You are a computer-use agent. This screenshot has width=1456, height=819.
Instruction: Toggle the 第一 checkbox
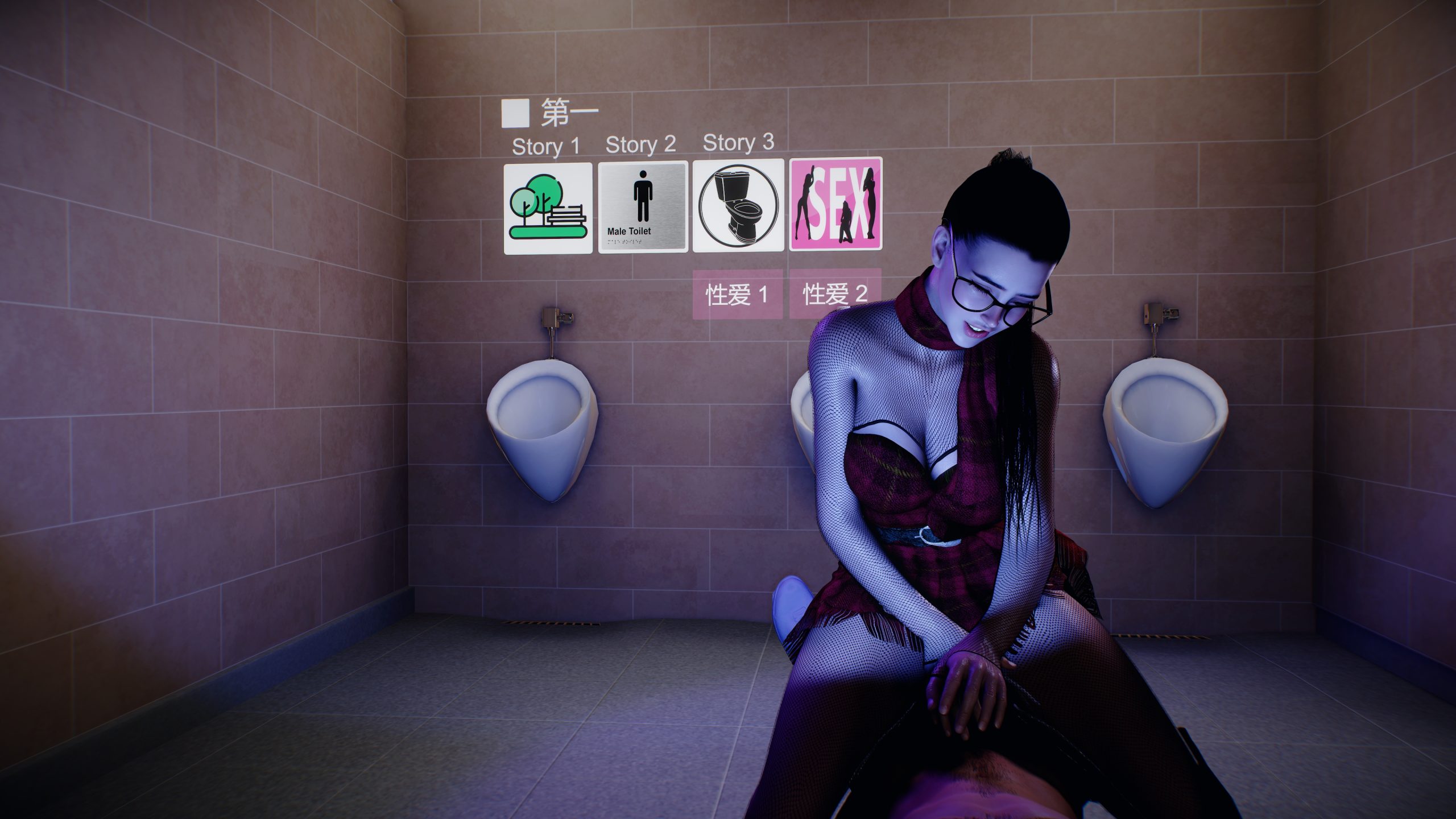[515, 113]
